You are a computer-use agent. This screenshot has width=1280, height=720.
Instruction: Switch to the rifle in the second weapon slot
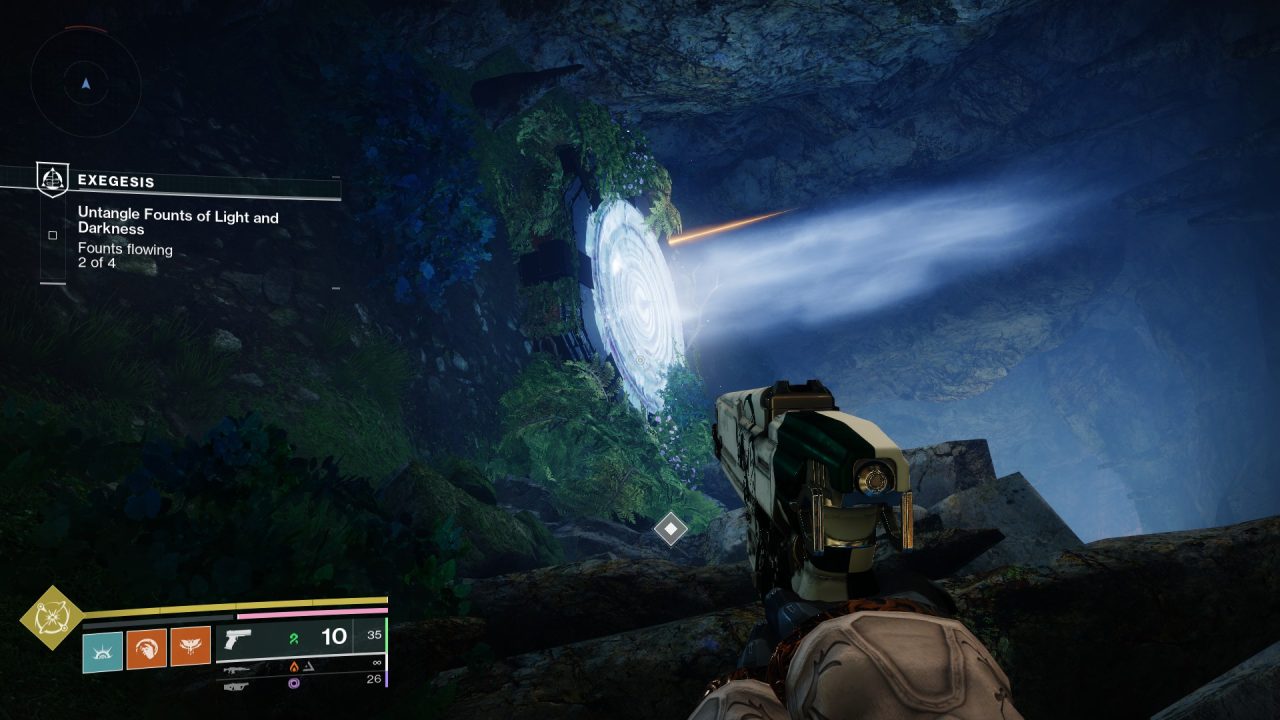point(237,669)
